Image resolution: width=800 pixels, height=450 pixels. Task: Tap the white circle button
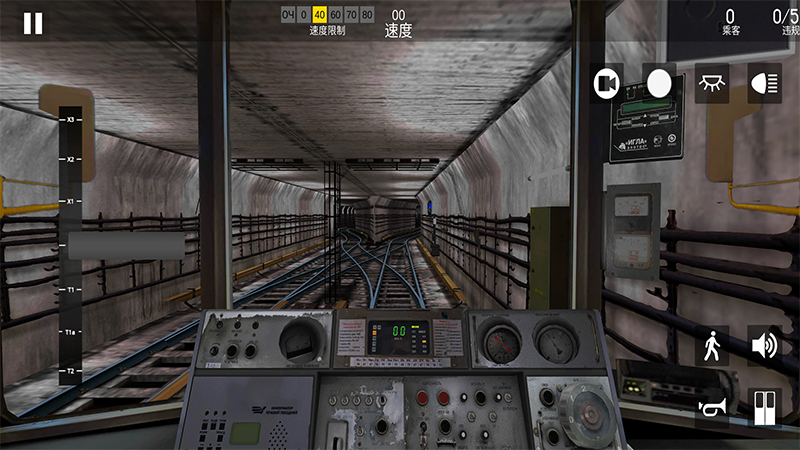[x=659, y=84]
